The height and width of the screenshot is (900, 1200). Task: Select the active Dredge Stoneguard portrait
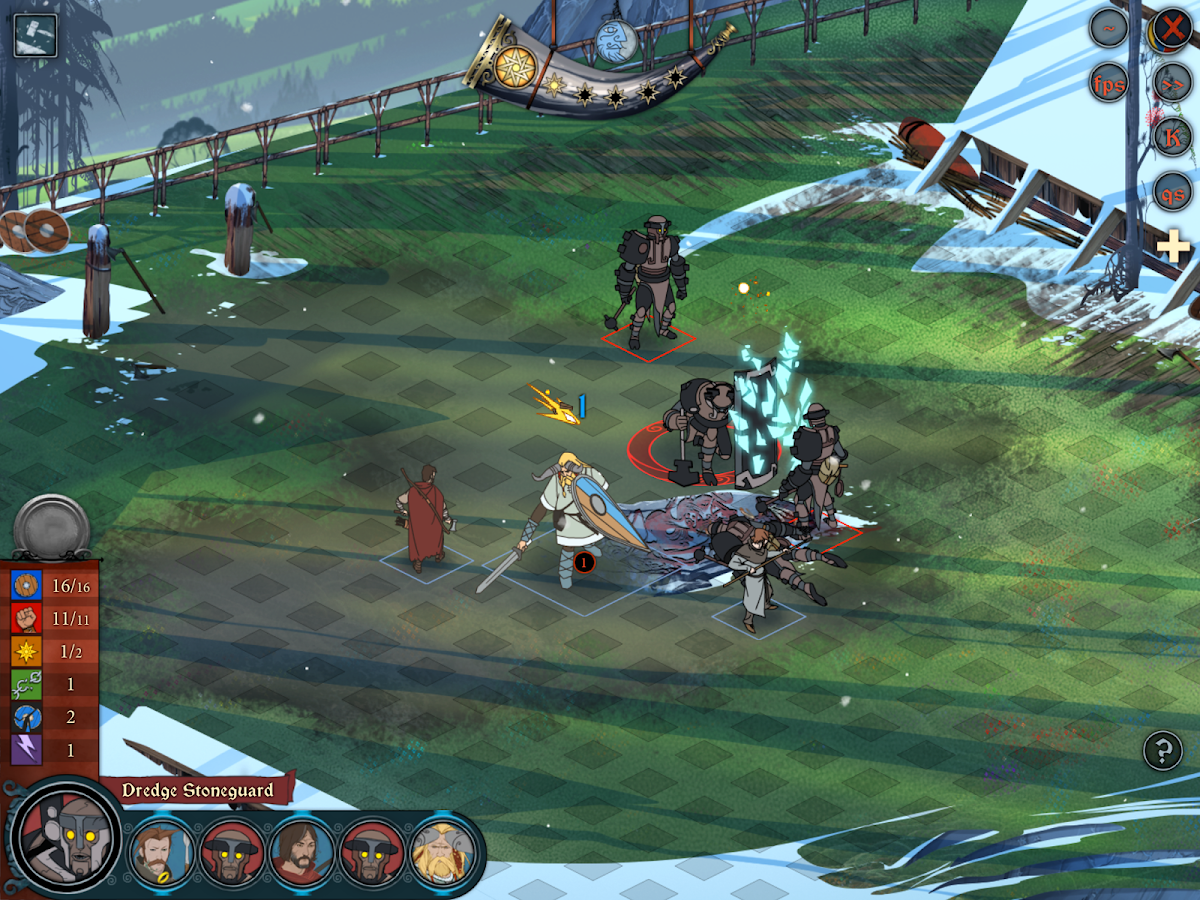click(67, 836)
